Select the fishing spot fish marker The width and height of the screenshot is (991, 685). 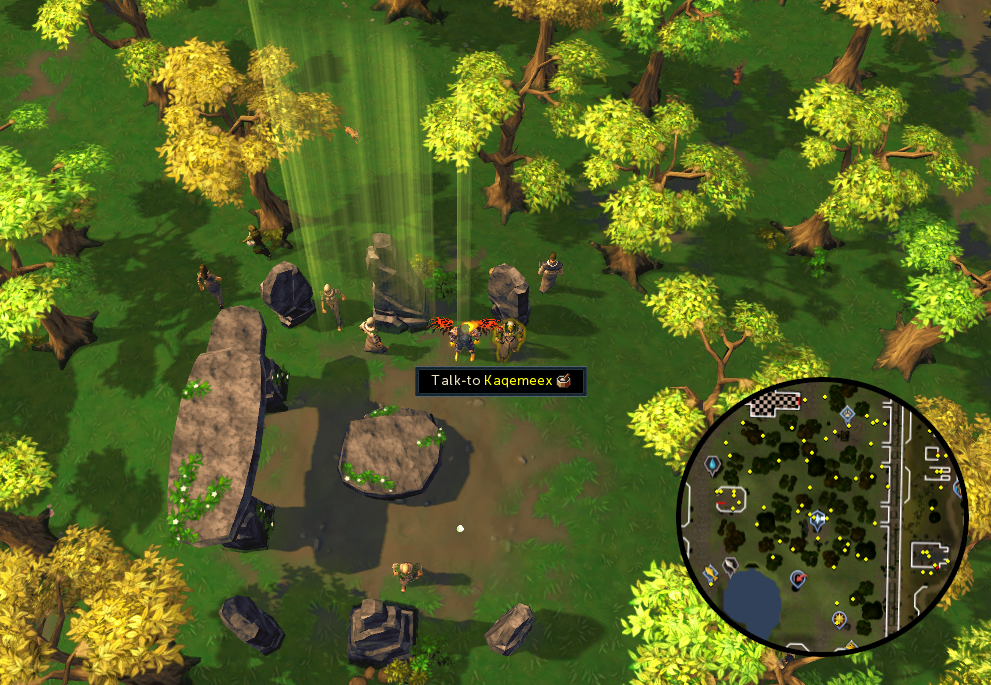711,573
